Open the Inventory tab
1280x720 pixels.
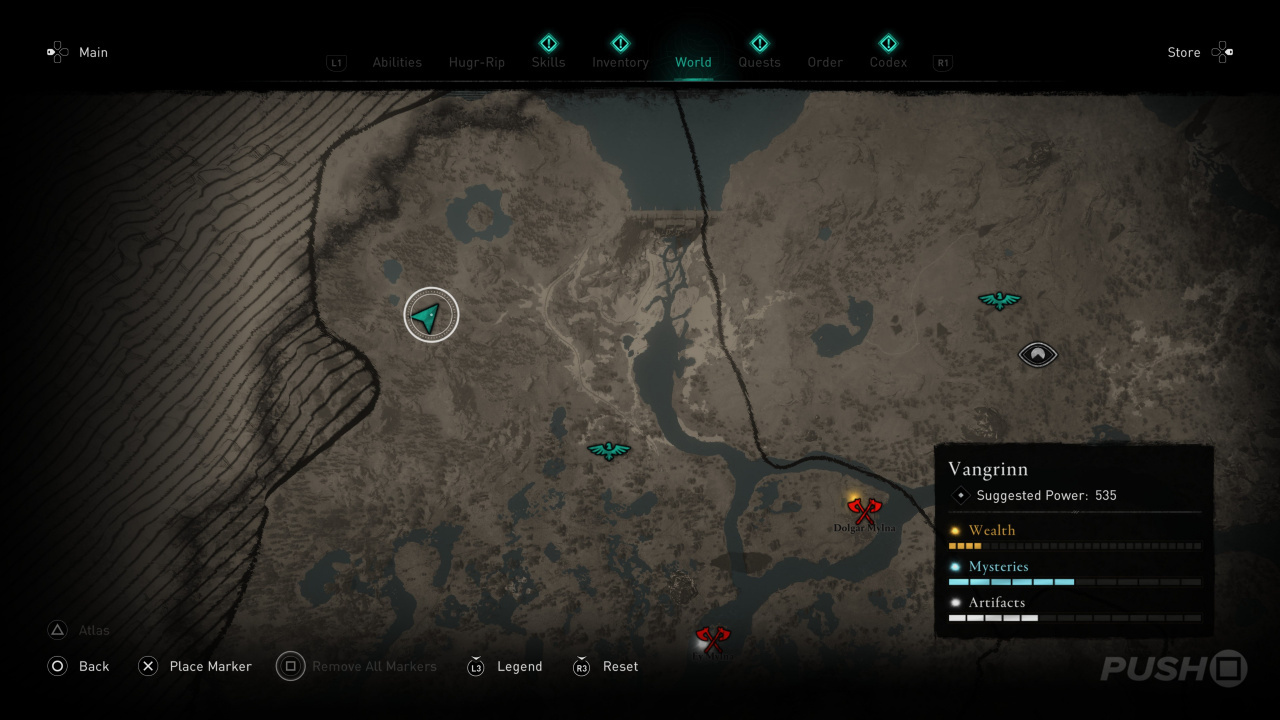point(620,62)
